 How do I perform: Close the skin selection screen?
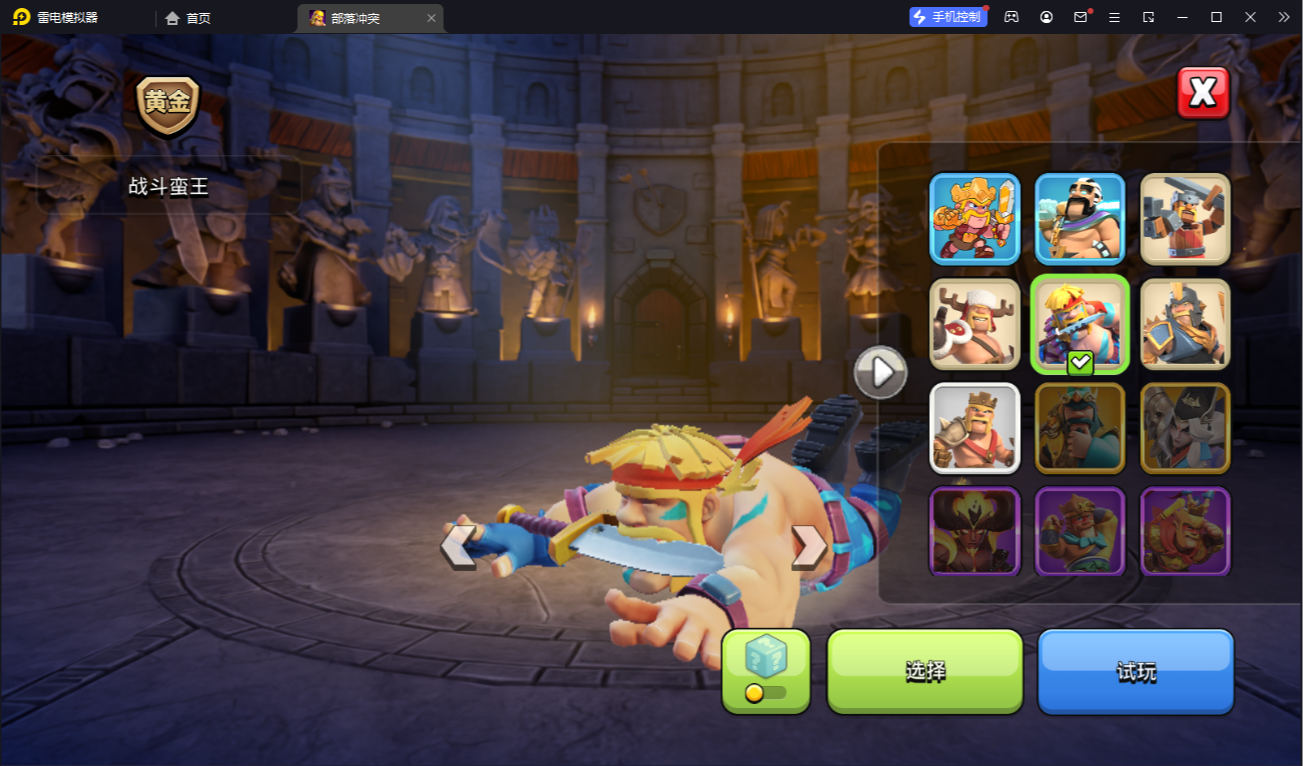[1202, 93]
